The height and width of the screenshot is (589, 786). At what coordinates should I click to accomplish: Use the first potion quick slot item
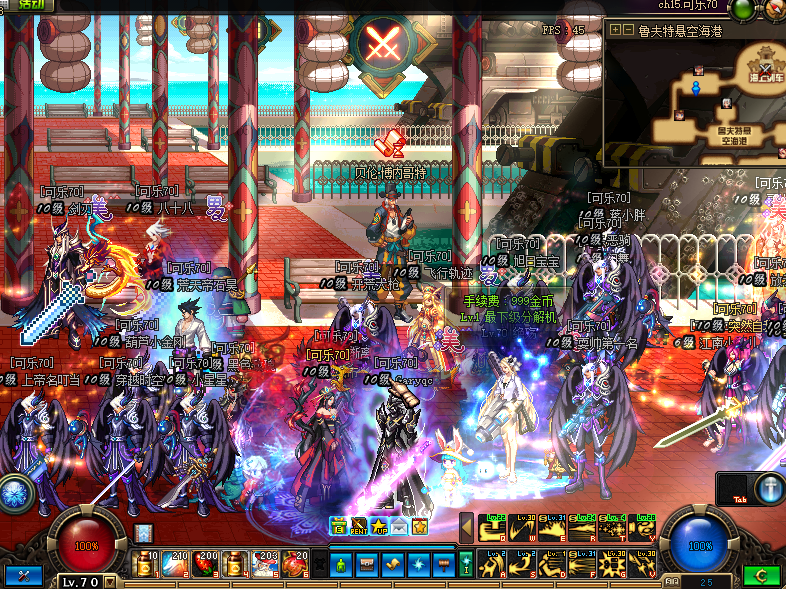146,564
